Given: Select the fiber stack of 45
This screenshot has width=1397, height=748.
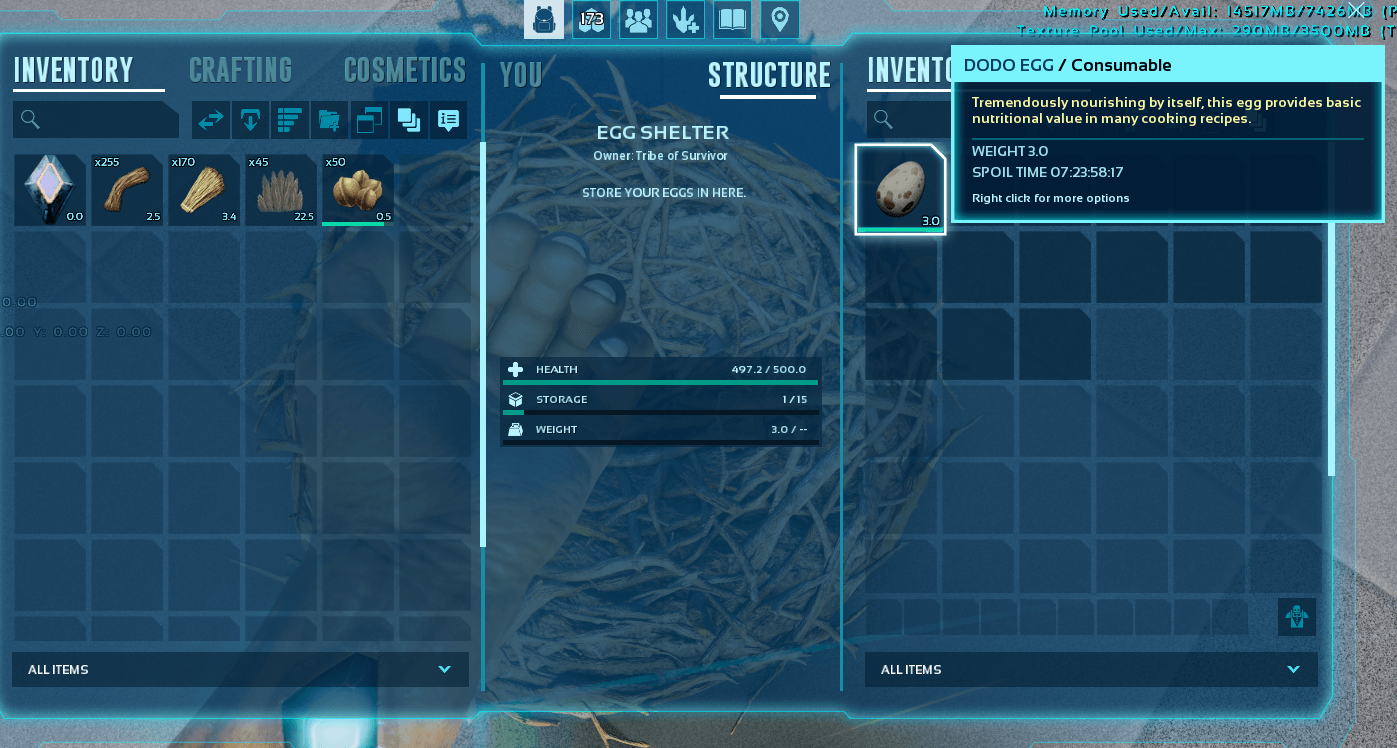Looking at the screenshot, I should pos(281,190).
